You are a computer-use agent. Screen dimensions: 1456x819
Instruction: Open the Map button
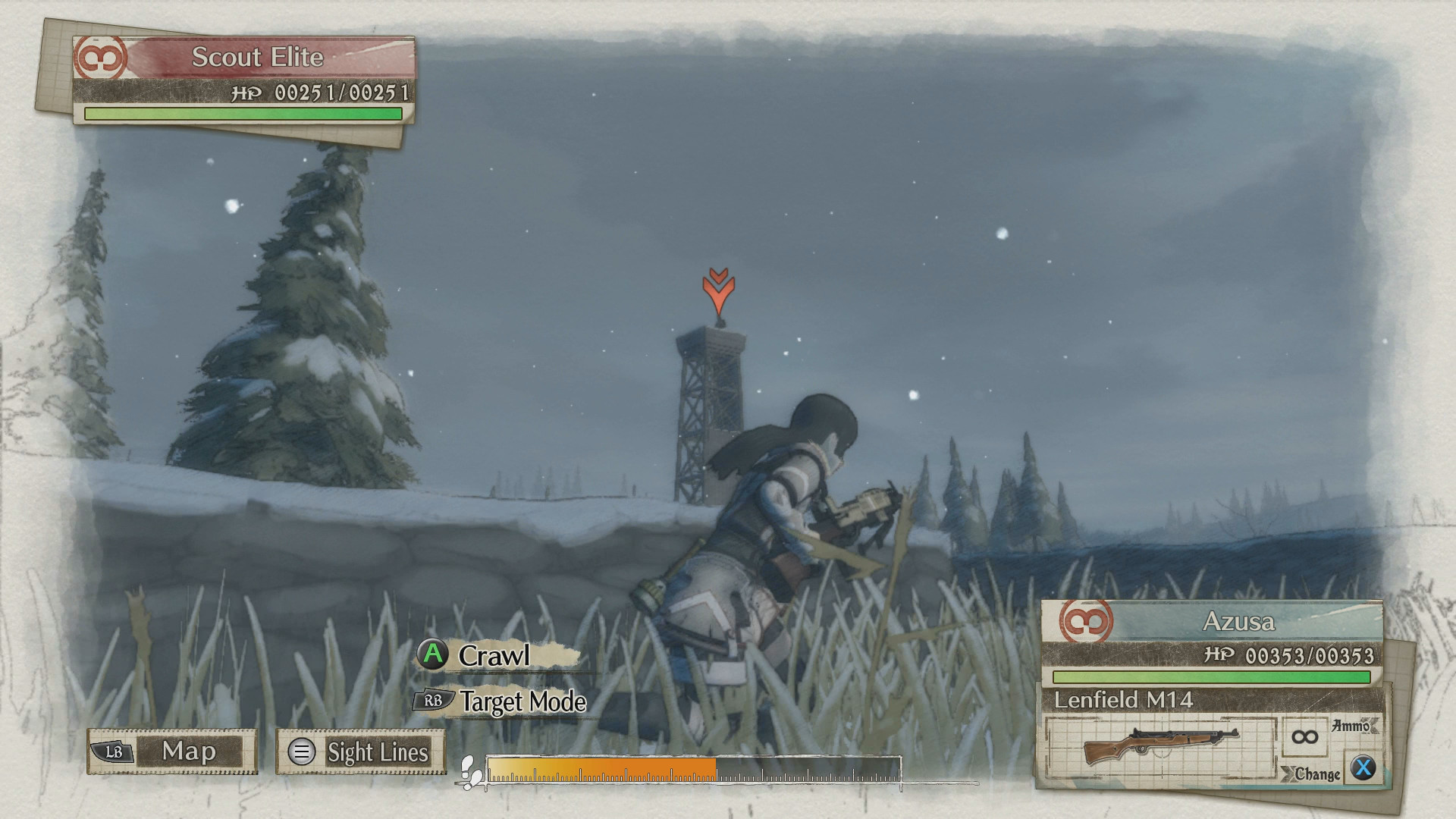coord(172,752)
